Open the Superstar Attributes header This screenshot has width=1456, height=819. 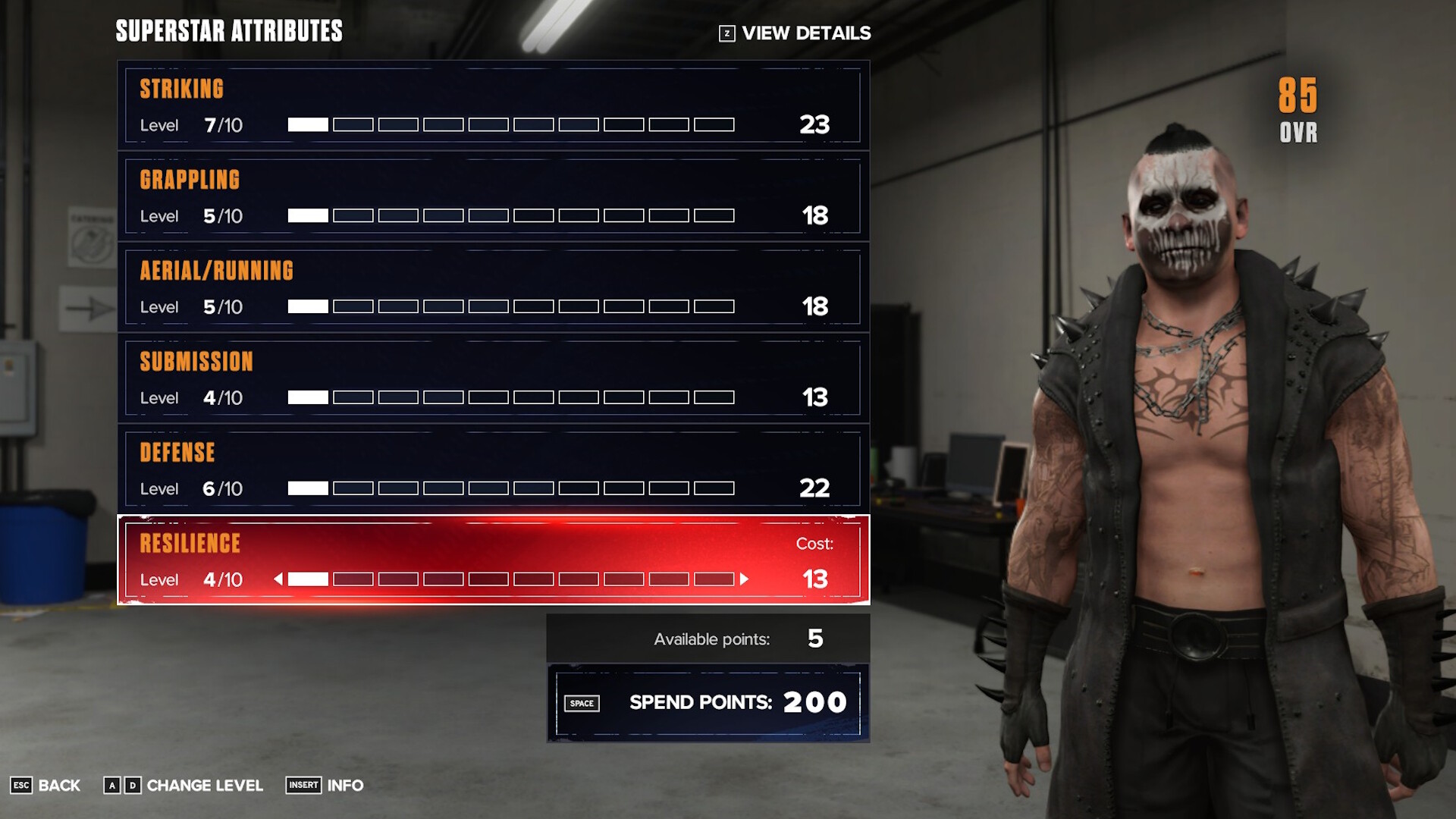pos(228,32)
